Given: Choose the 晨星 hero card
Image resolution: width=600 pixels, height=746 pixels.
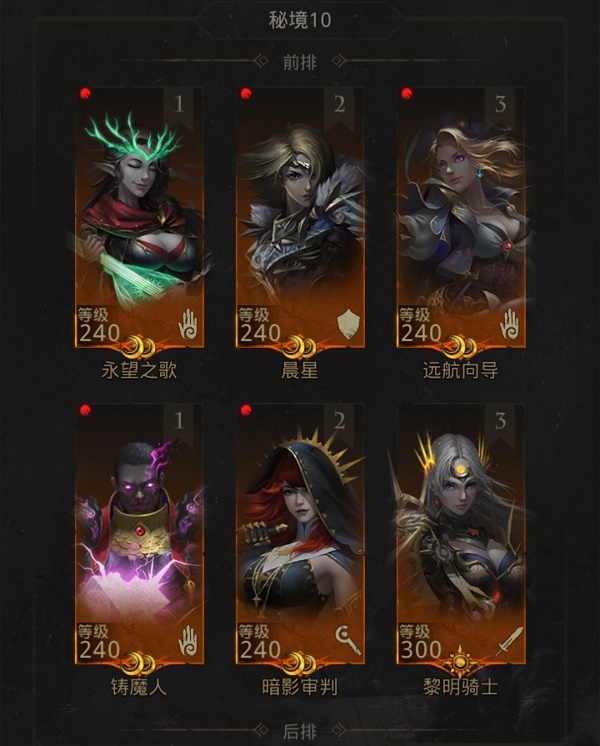Looking at the screenshot, I should 300,215.
